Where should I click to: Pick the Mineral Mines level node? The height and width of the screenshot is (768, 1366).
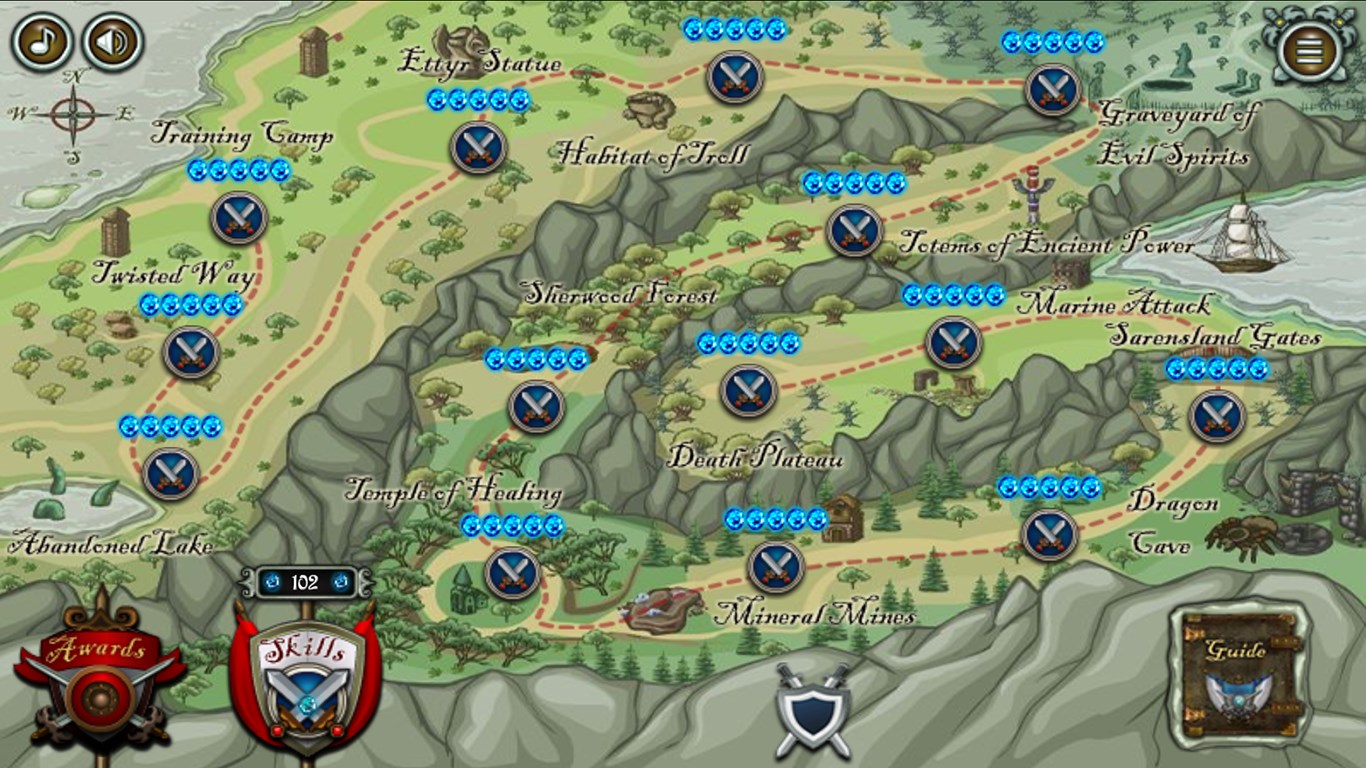pos(775,566)
